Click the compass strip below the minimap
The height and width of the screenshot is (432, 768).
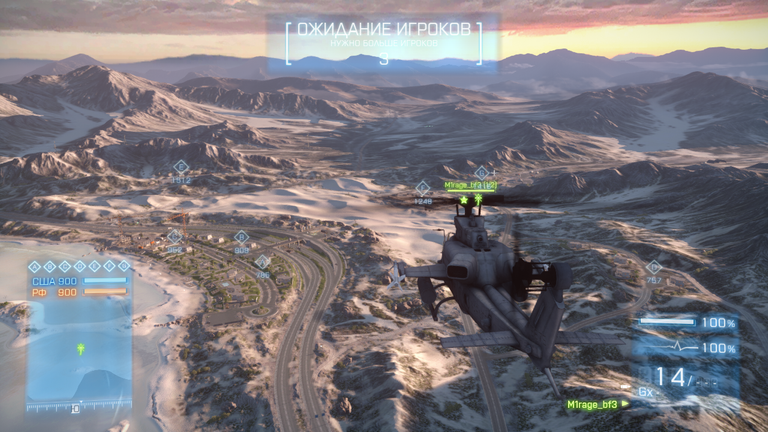79,407
